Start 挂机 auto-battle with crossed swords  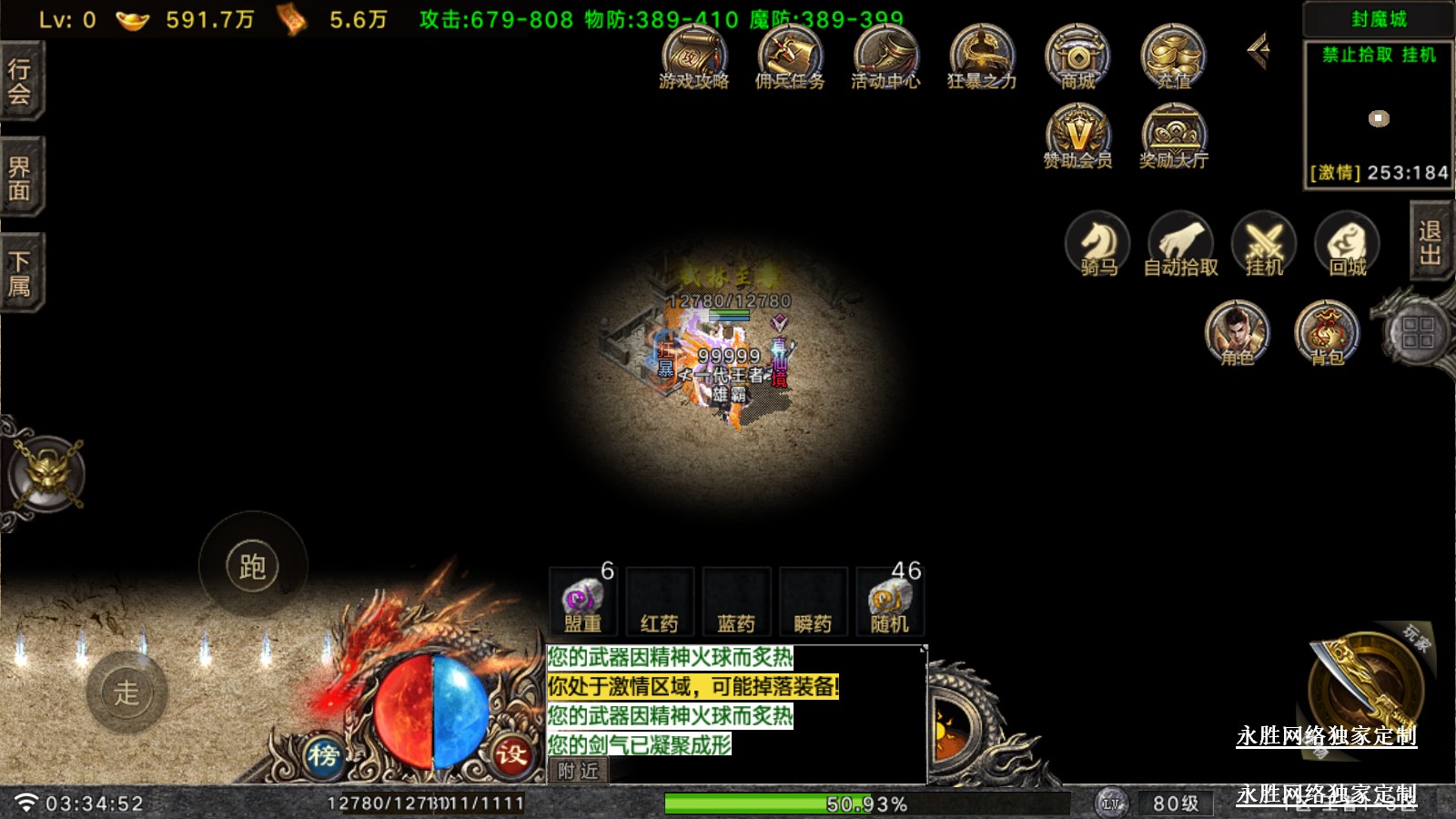point(1264,244)
